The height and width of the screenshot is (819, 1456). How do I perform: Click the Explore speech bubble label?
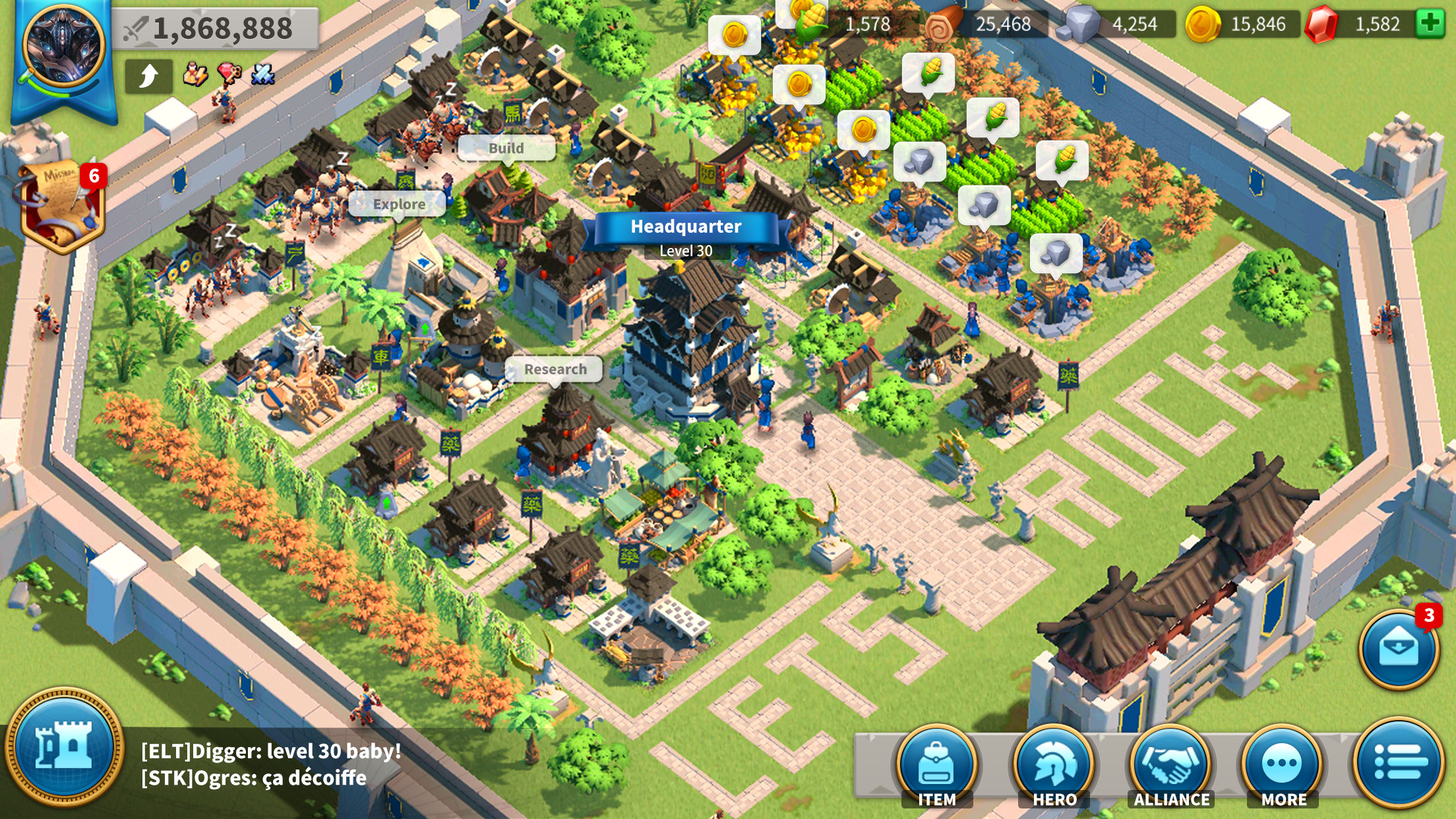(398, 204)
